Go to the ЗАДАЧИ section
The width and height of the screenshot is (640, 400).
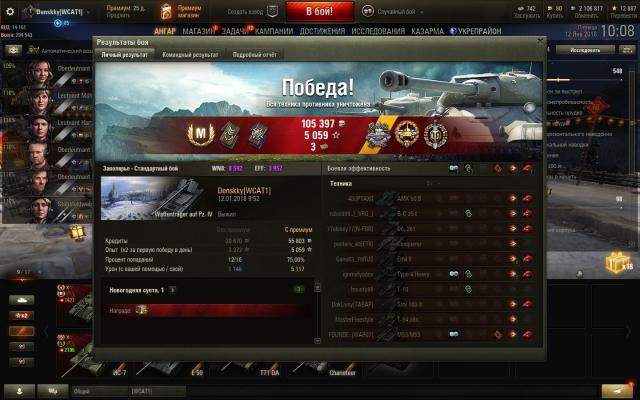[x=236, y=31]
